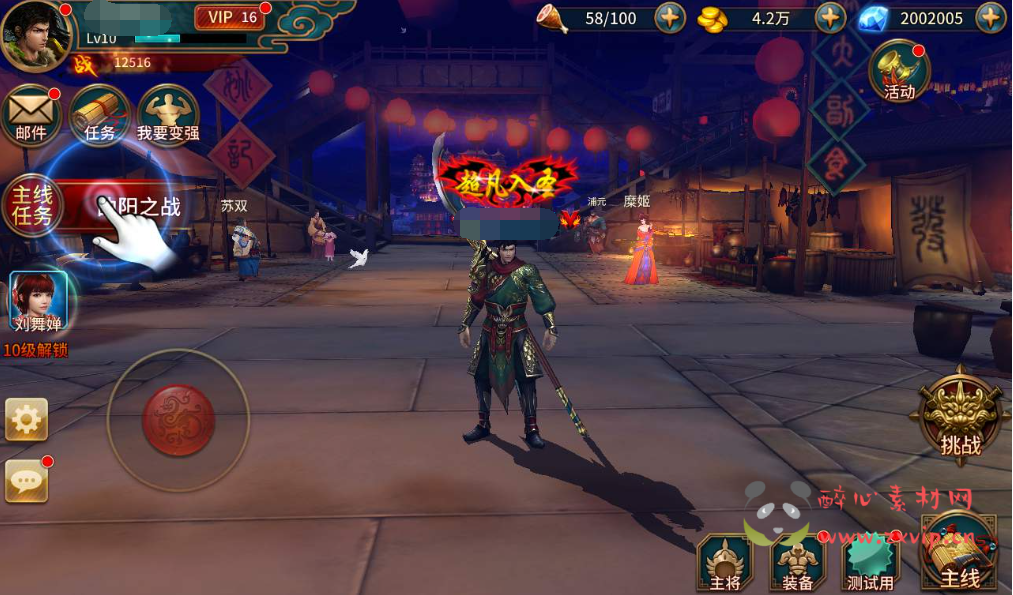Open the 测试用 test menu

click(871, 564)
